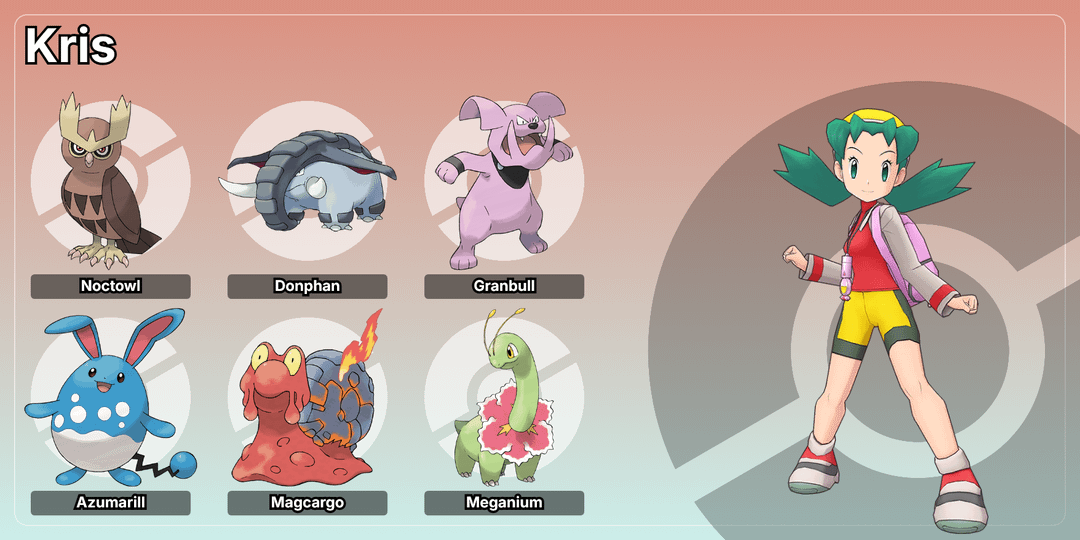Viewport: 1080px width, 540px height.
Task: Choose the Donphan portrait
Action: pos(307,181)
